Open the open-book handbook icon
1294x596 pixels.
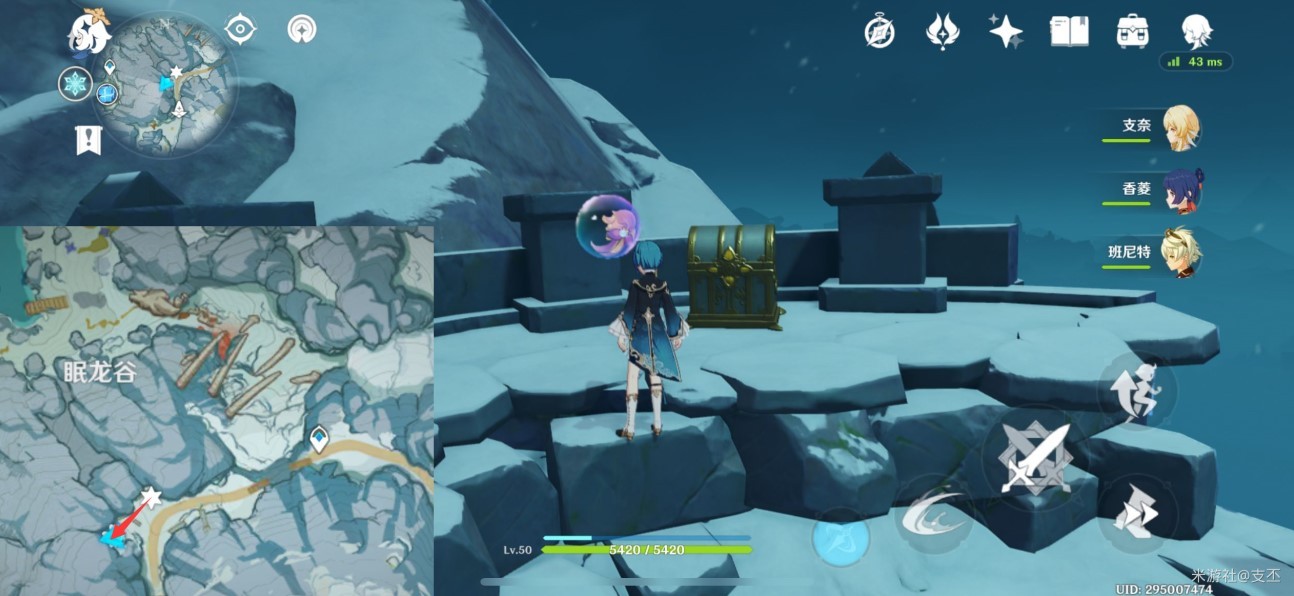1068,31
